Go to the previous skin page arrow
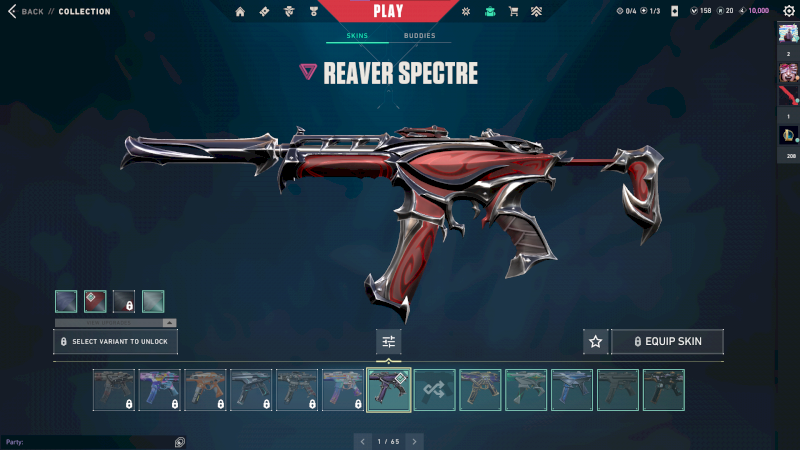Image resolution: width=800 pixels, height=450 pixels. [361, 441]
